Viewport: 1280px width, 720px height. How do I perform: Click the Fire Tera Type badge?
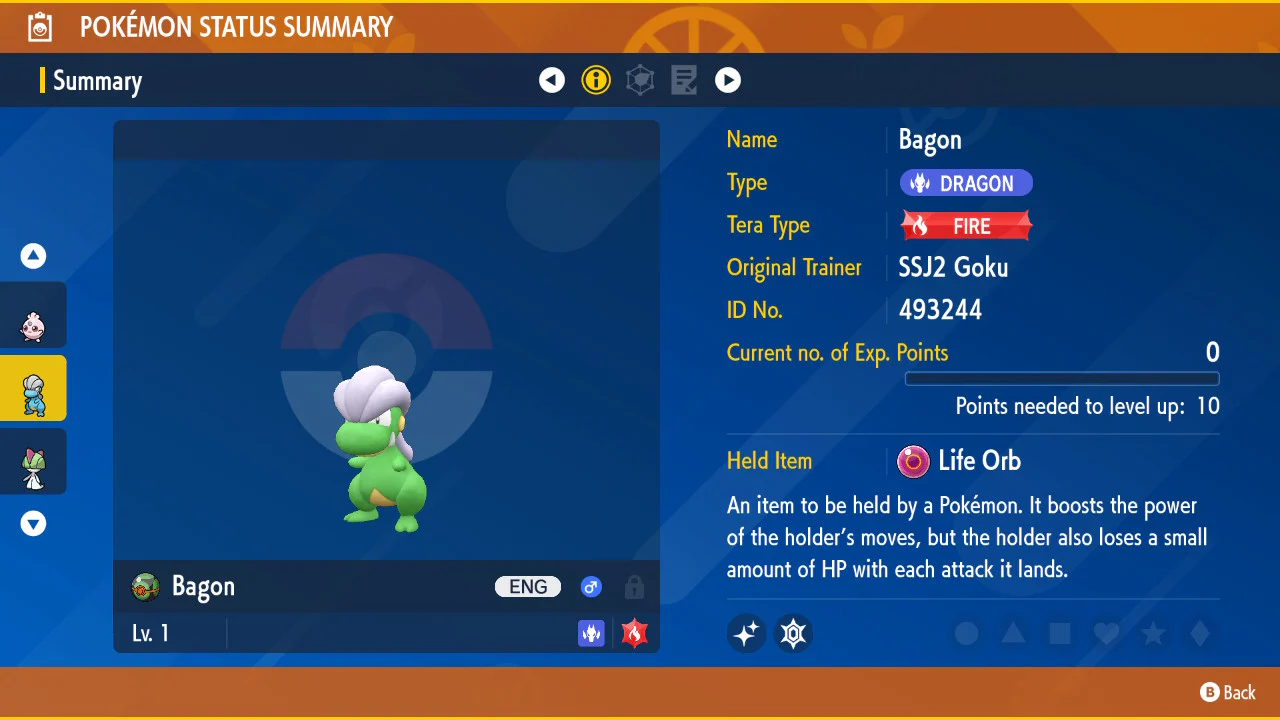pos(966,226)
